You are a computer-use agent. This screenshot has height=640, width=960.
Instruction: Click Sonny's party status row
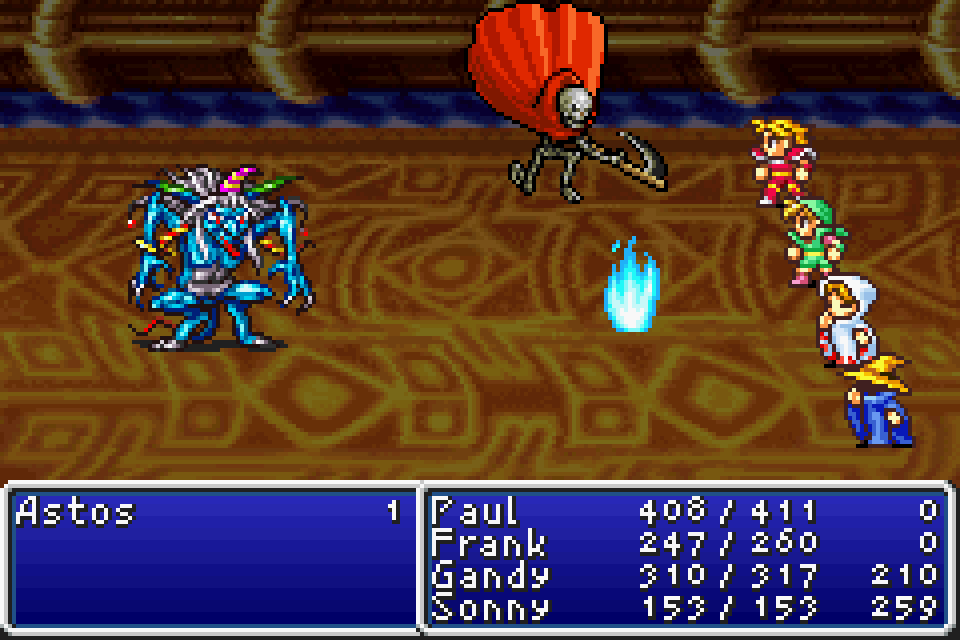(x=490, y=607)
